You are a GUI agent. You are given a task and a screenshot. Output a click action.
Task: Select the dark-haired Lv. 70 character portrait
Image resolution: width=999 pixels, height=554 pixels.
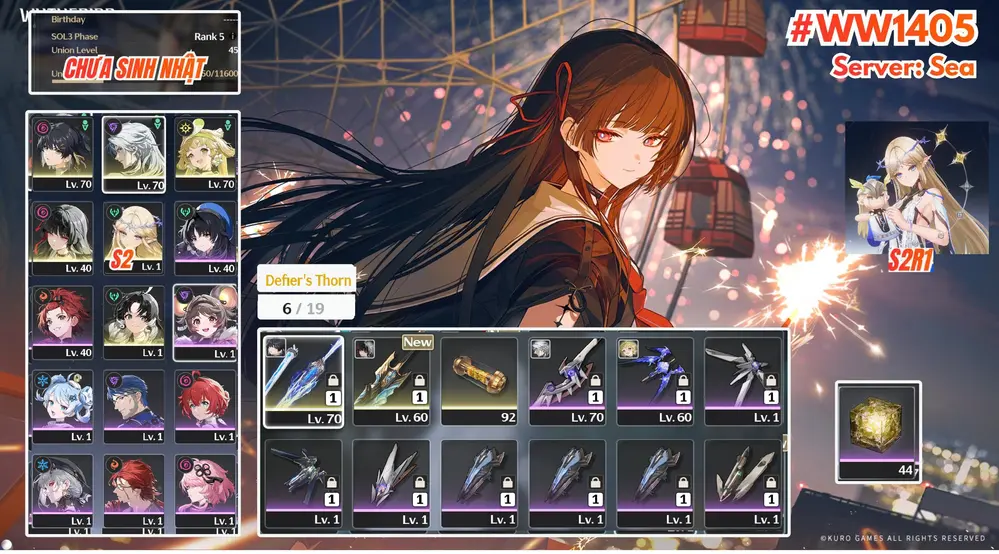pos(62,153)
